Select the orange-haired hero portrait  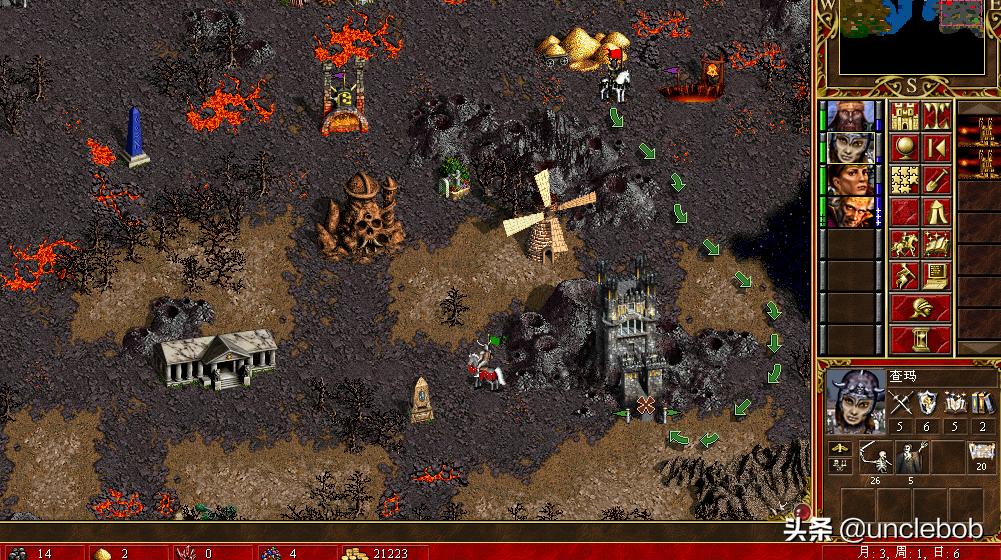848,212
